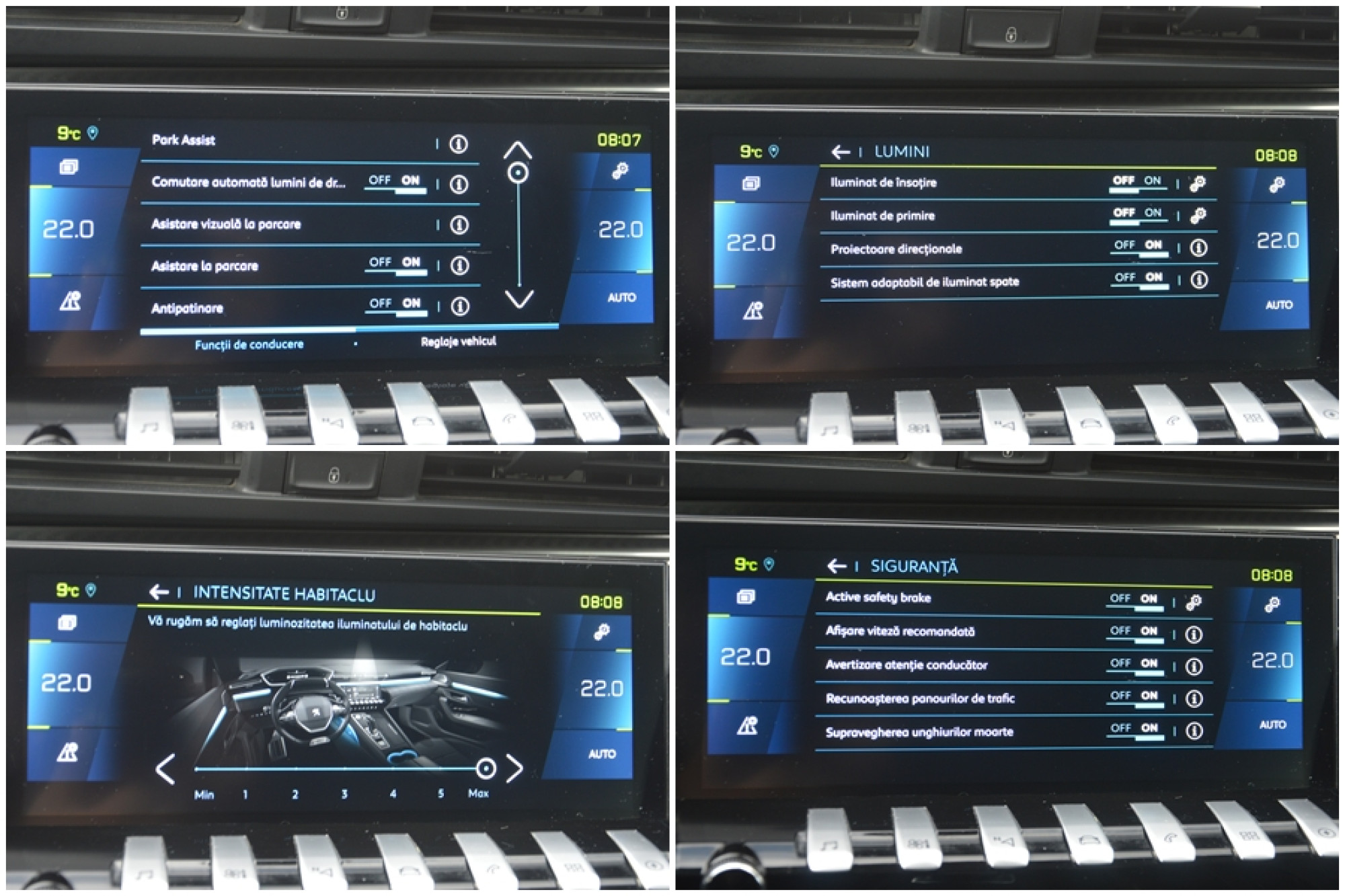Toggle Iluminat de însoțire switch
This screenshot has height=896, width=1345.
coord(1137,181)
